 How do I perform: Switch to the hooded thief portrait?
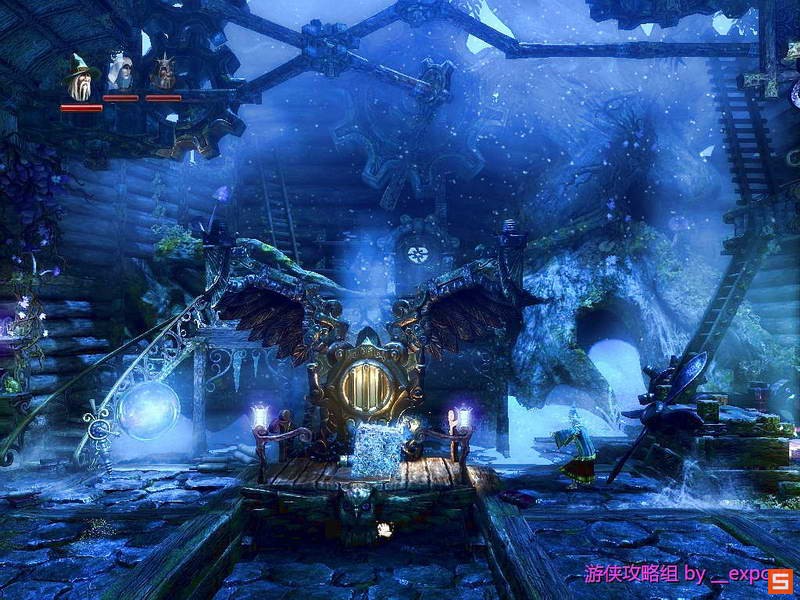tap(121, 72)
